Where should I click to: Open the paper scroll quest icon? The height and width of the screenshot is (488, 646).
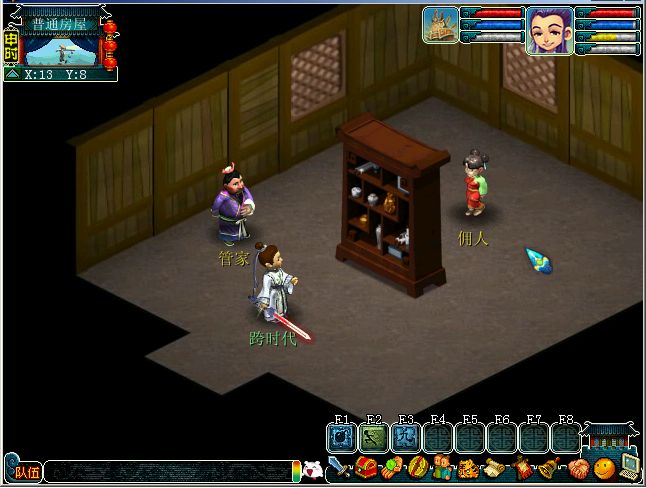pos(494,467)
